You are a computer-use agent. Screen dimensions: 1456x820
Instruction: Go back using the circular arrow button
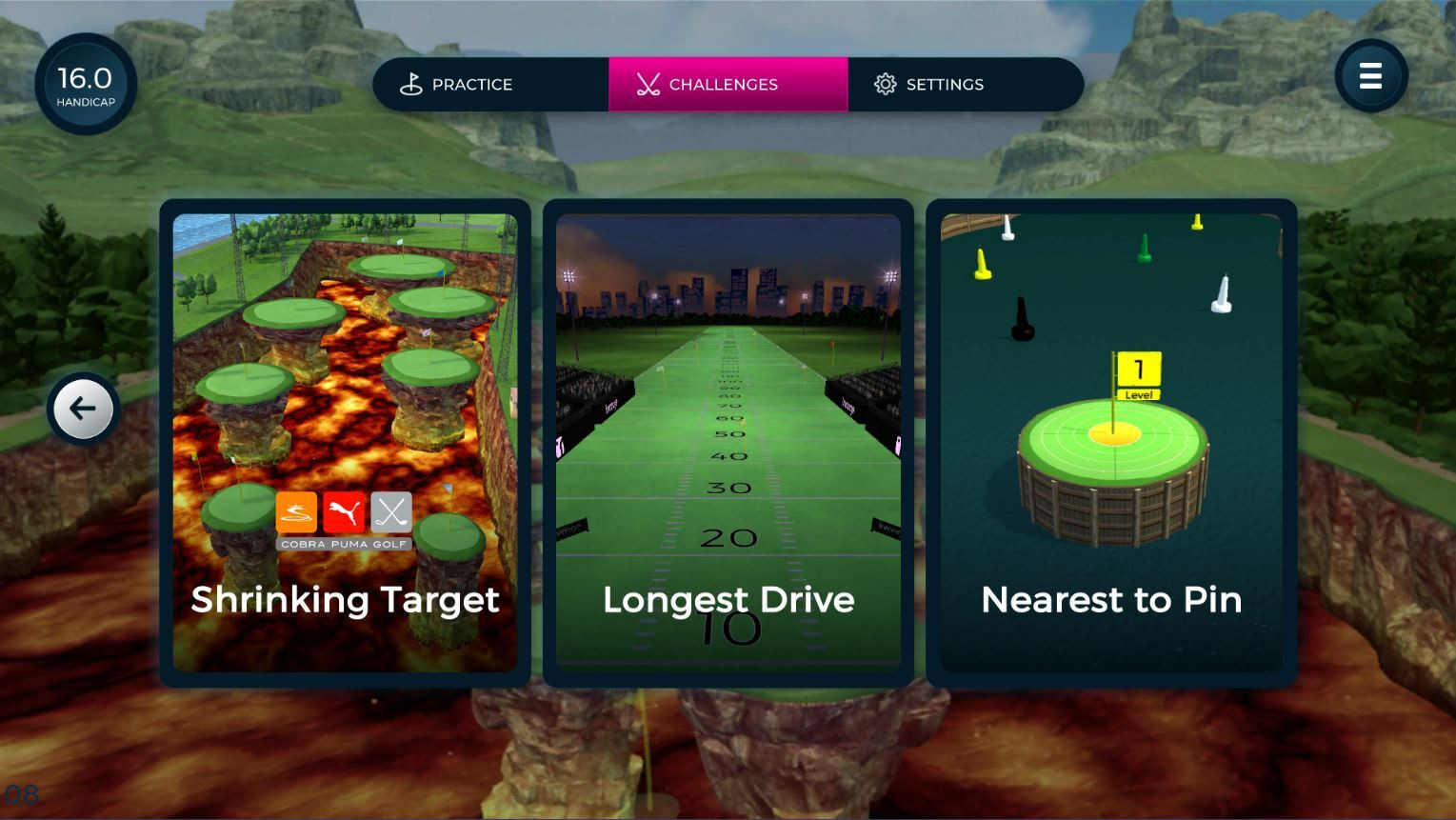tap(83, 409)
